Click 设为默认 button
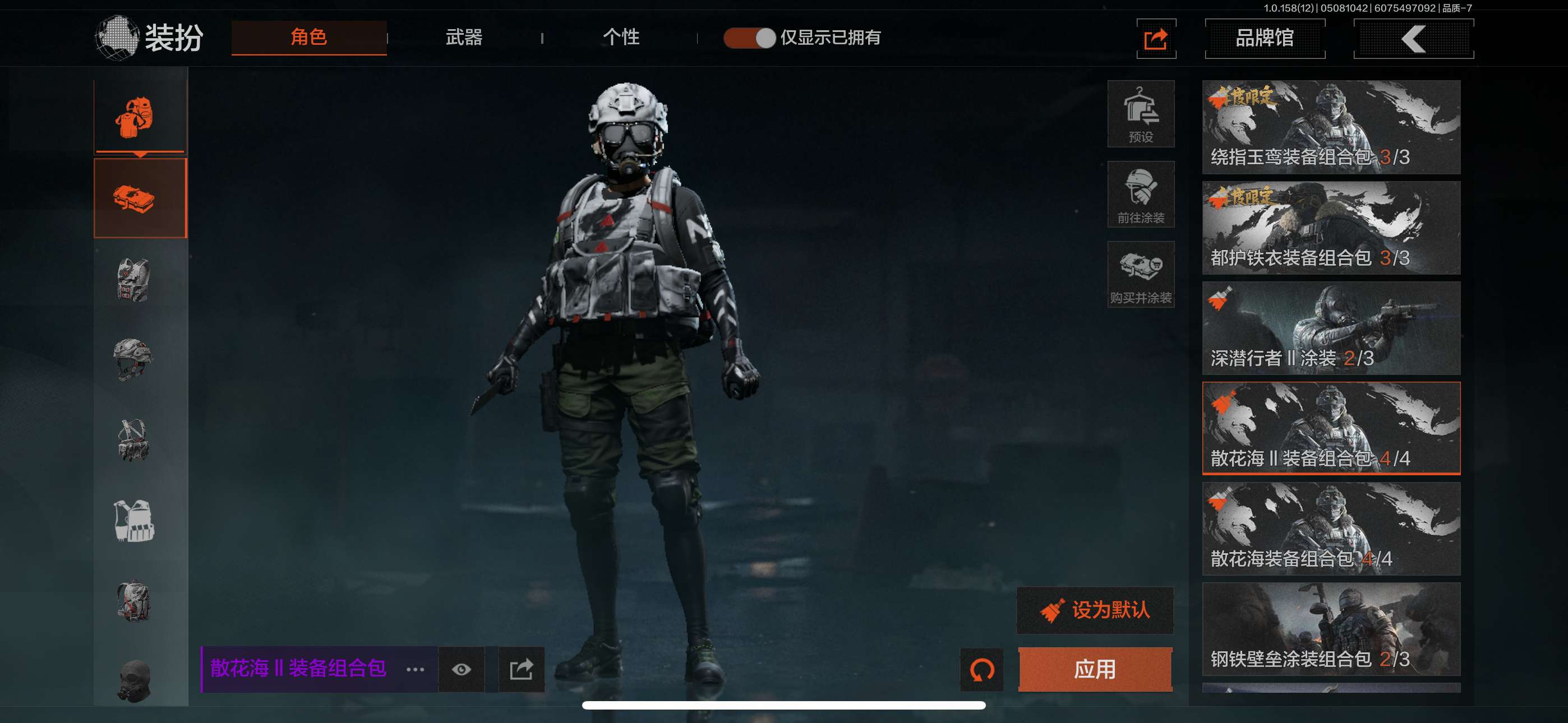Image resolution: width=1568 pixels, height=723 pixels. click(1095, 610)
